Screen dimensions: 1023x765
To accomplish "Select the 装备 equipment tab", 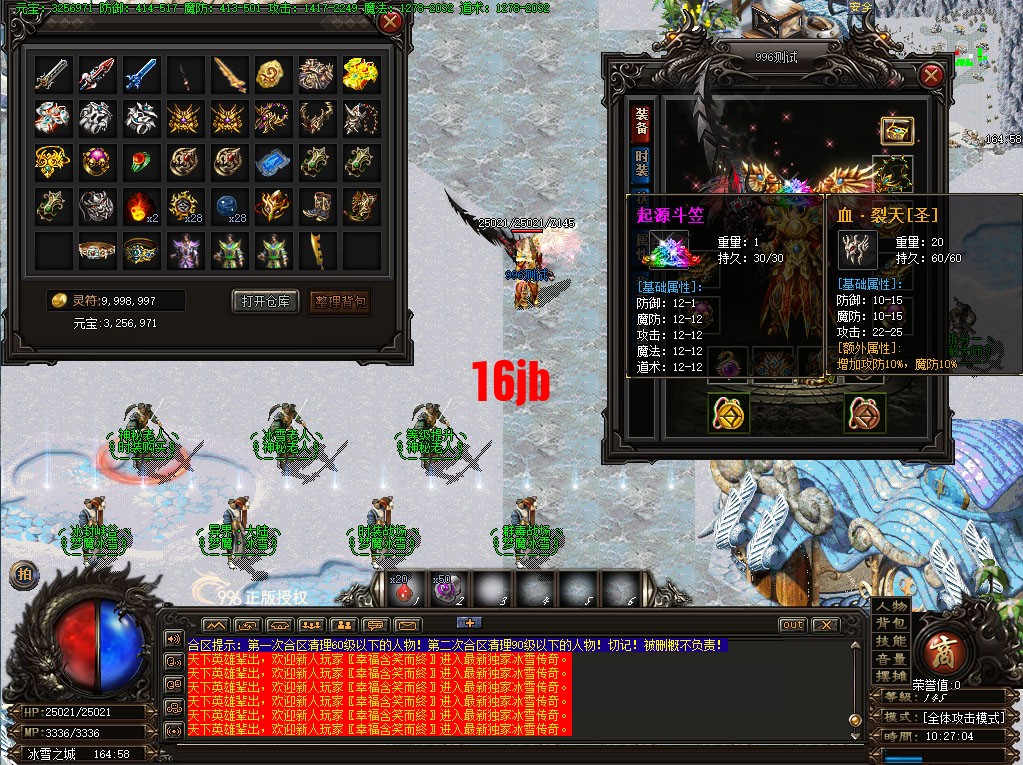I will pyautogui.click(x=641, y=121).
